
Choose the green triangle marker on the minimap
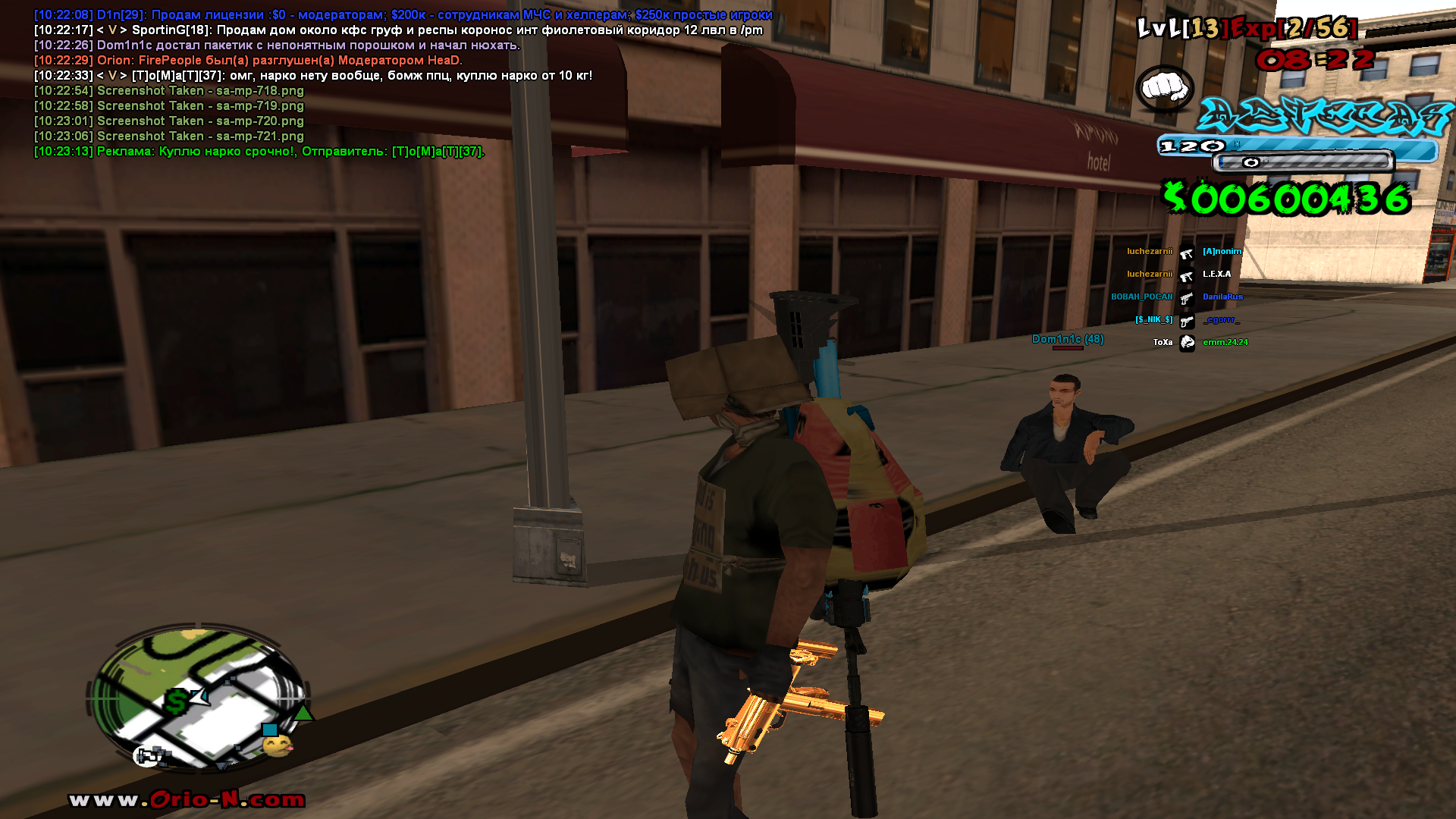point(303,713)
